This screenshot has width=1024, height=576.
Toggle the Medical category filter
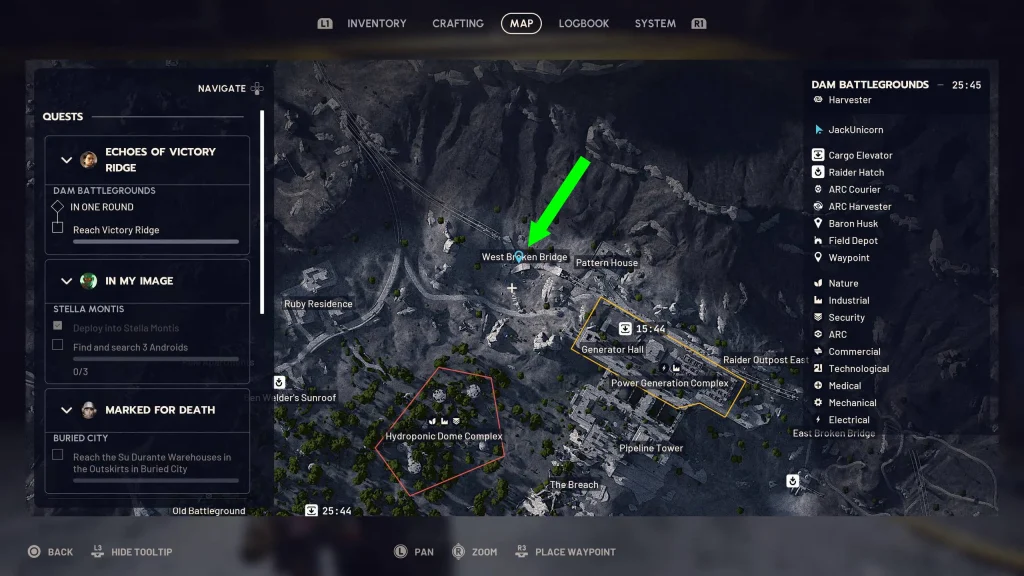[844, 386]
